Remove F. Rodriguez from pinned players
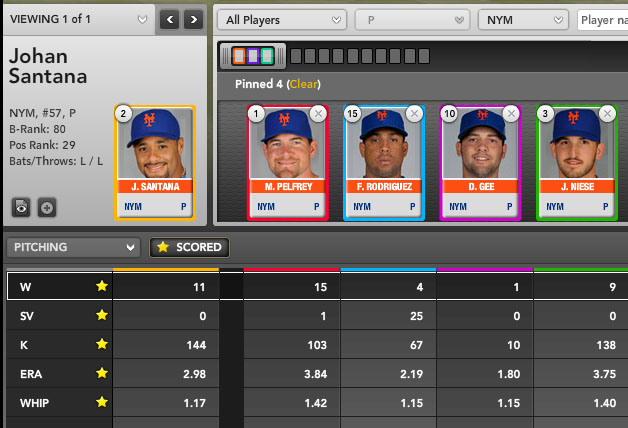Image resolution: width=628 pixels, height=428 pixels. (415, 114)
